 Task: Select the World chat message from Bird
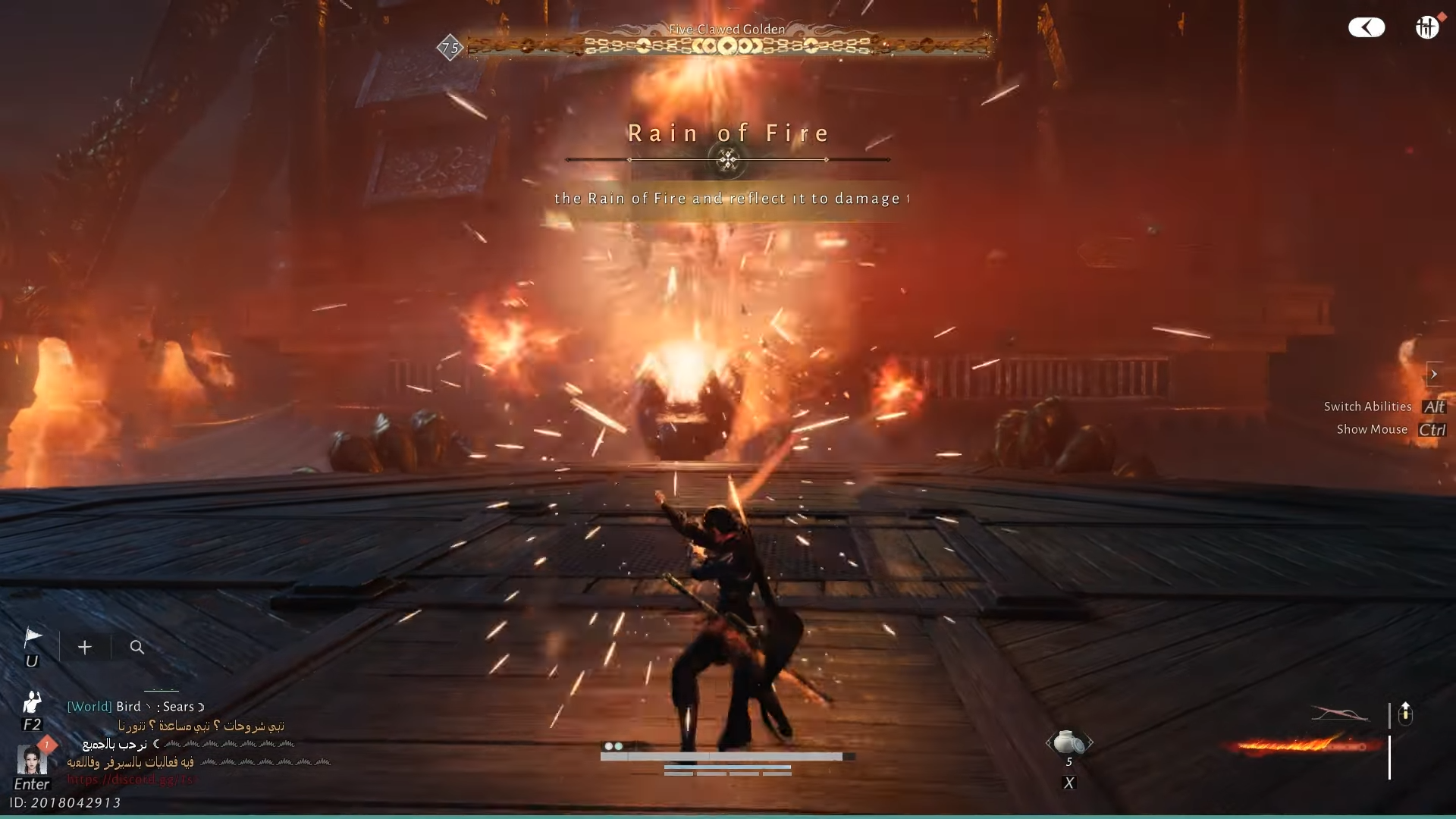[x=136, y=707]
